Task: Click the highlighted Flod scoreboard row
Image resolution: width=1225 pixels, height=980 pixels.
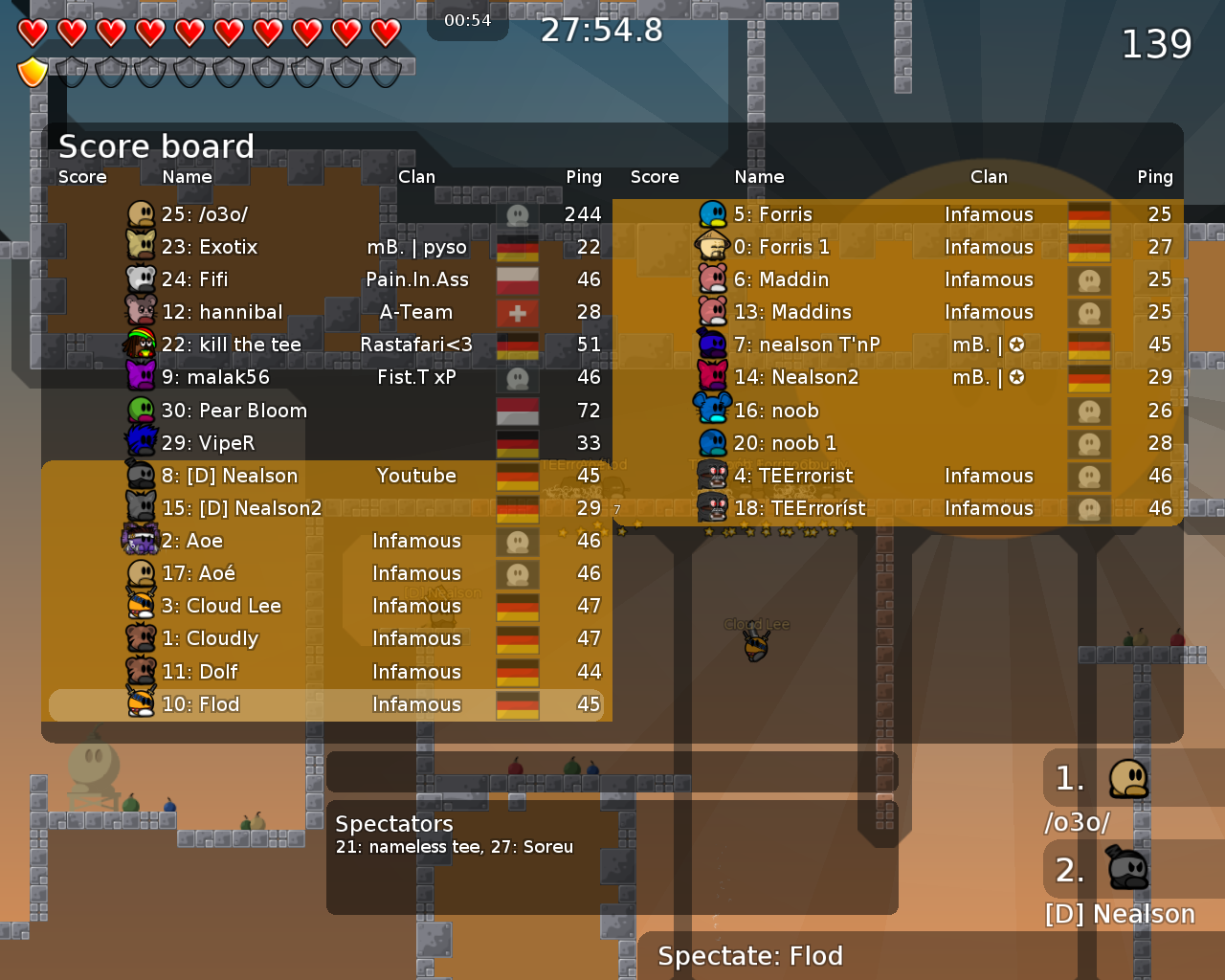Action: tap(325, 704)
